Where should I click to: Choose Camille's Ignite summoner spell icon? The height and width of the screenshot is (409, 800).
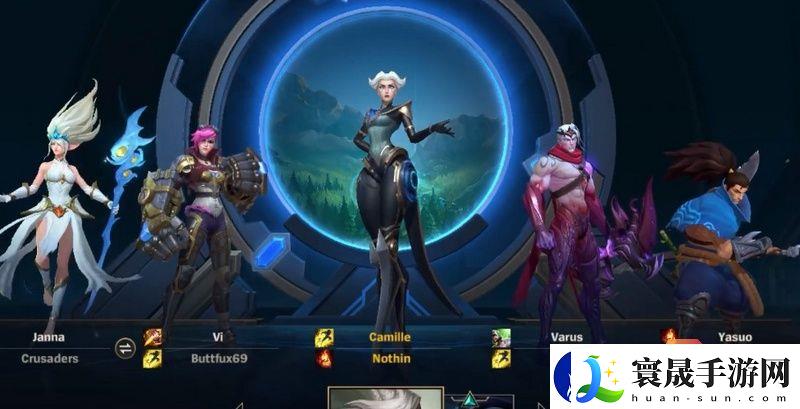click(x=325, y=358)
